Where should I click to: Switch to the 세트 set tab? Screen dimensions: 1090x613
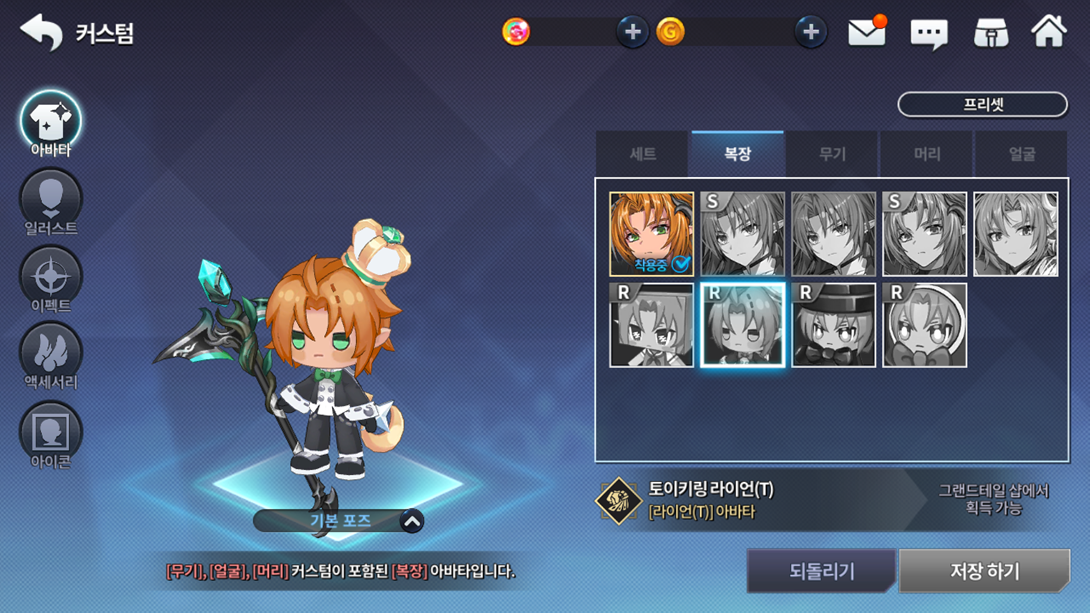[642, 154]
